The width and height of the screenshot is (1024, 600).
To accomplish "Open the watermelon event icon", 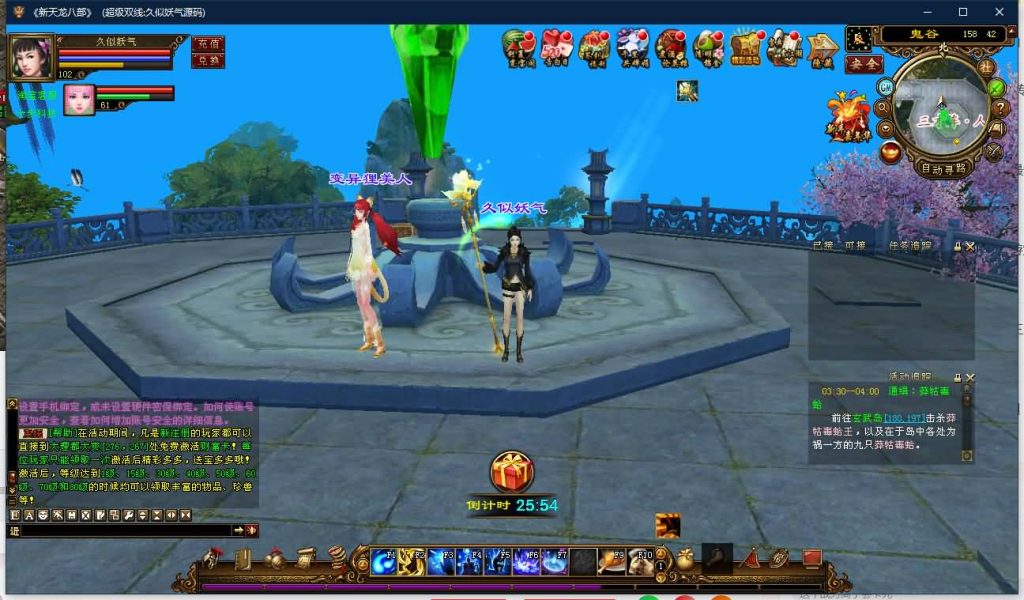I will click(x=518, y=47).
